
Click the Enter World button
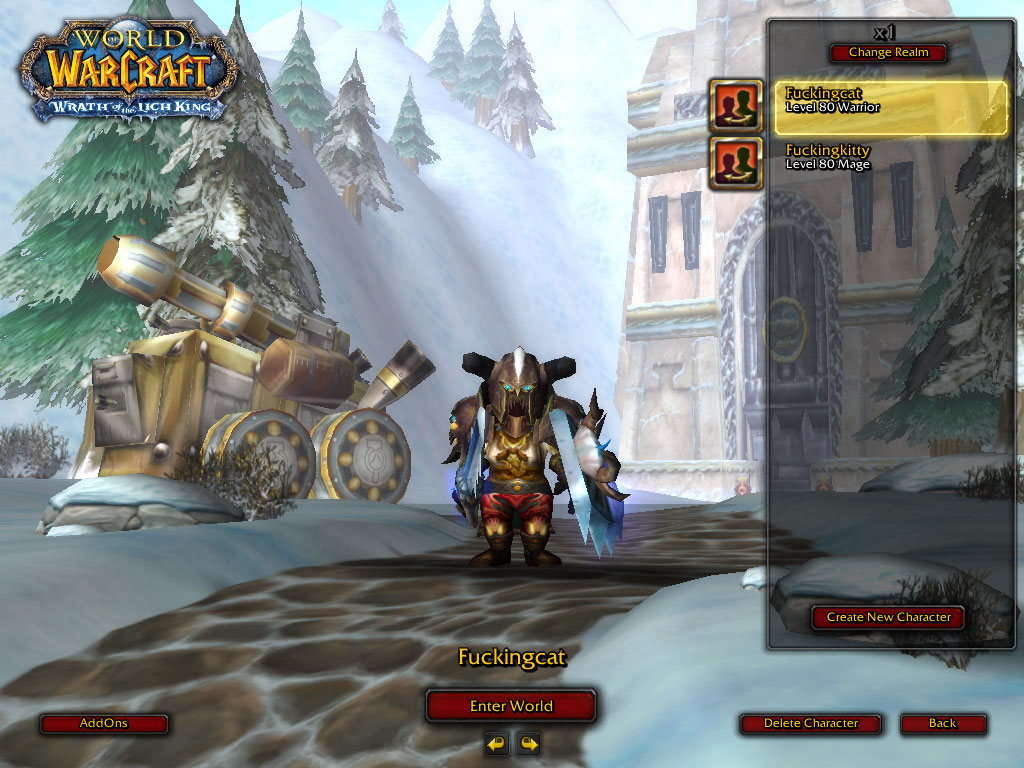pyautogui.click(x=511, y=706)
